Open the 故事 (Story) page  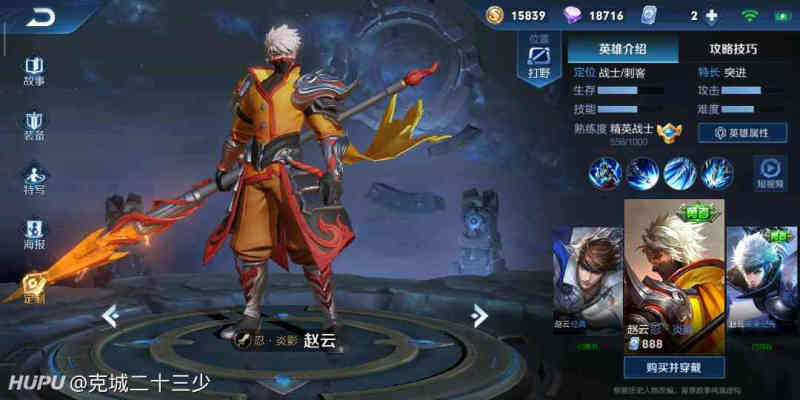34,68
